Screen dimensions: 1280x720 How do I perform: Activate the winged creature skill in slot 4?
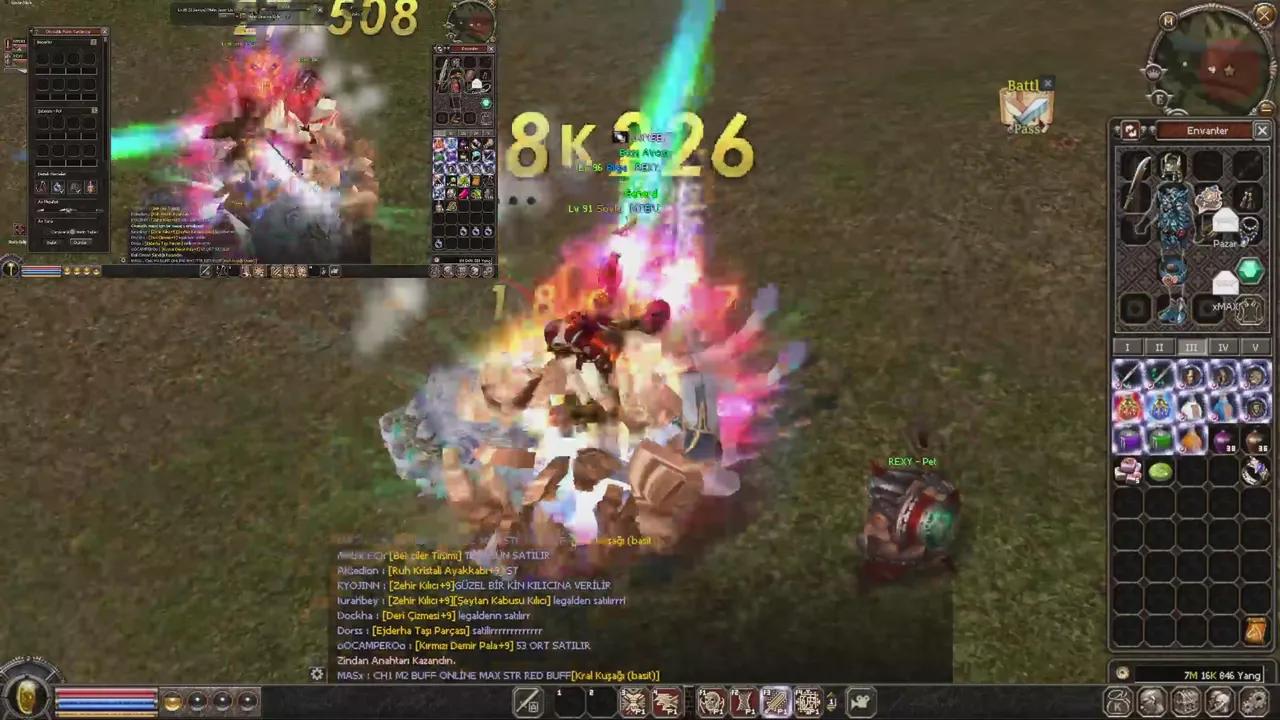tap(665, 700)
